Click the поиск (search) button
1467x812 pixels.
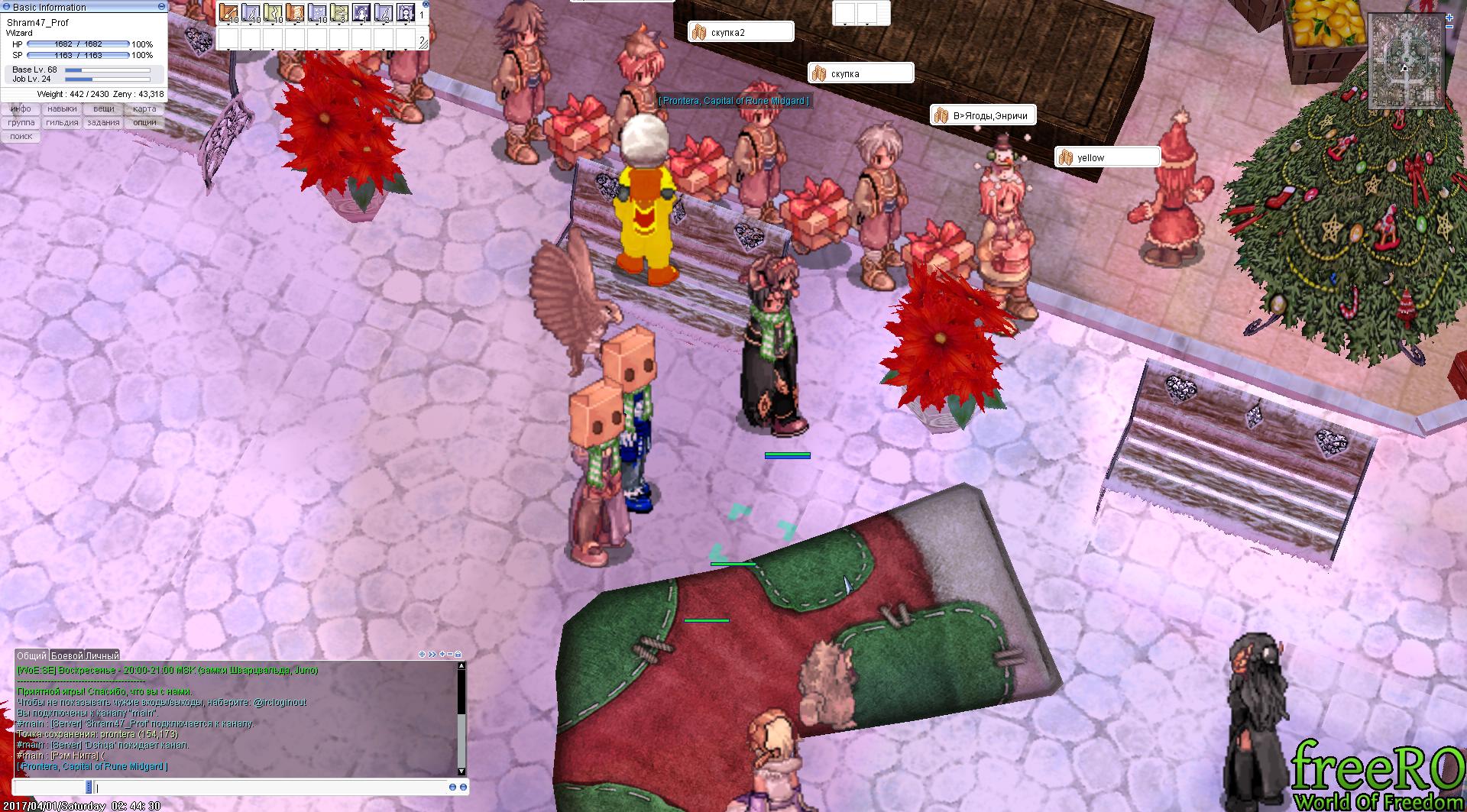pyautogui.click(x=21, y=137)
